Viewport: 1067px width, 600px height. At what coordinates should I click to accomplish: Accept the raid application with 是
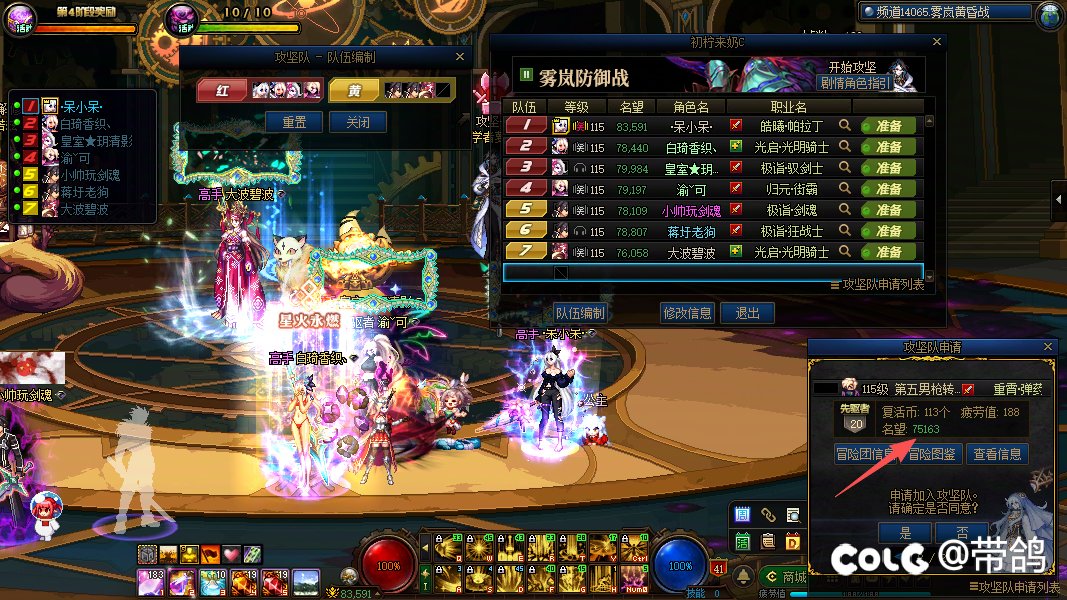click(905, 532)
